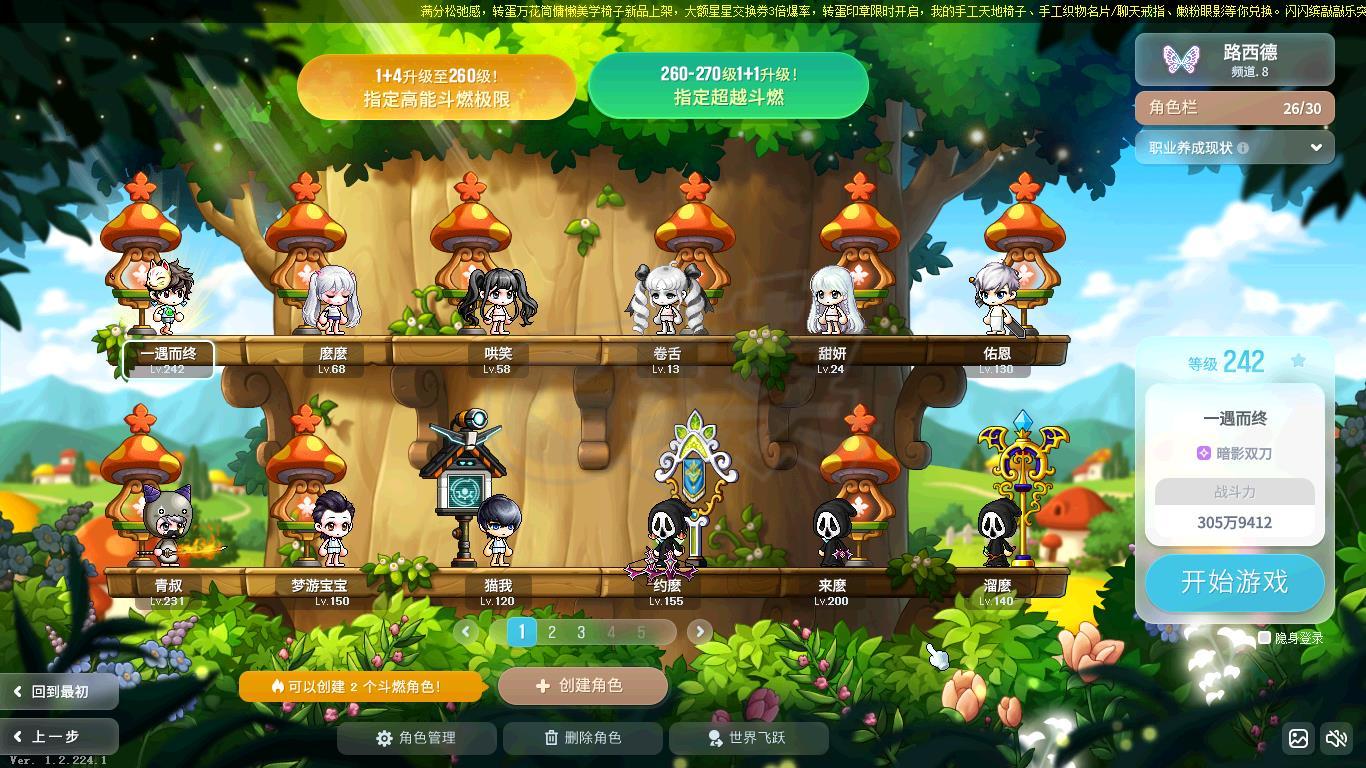This screenshot has height=768, width=1366.
Task: Select character 梦游宝宝 Lv.150
Action: tap(331, 530)
